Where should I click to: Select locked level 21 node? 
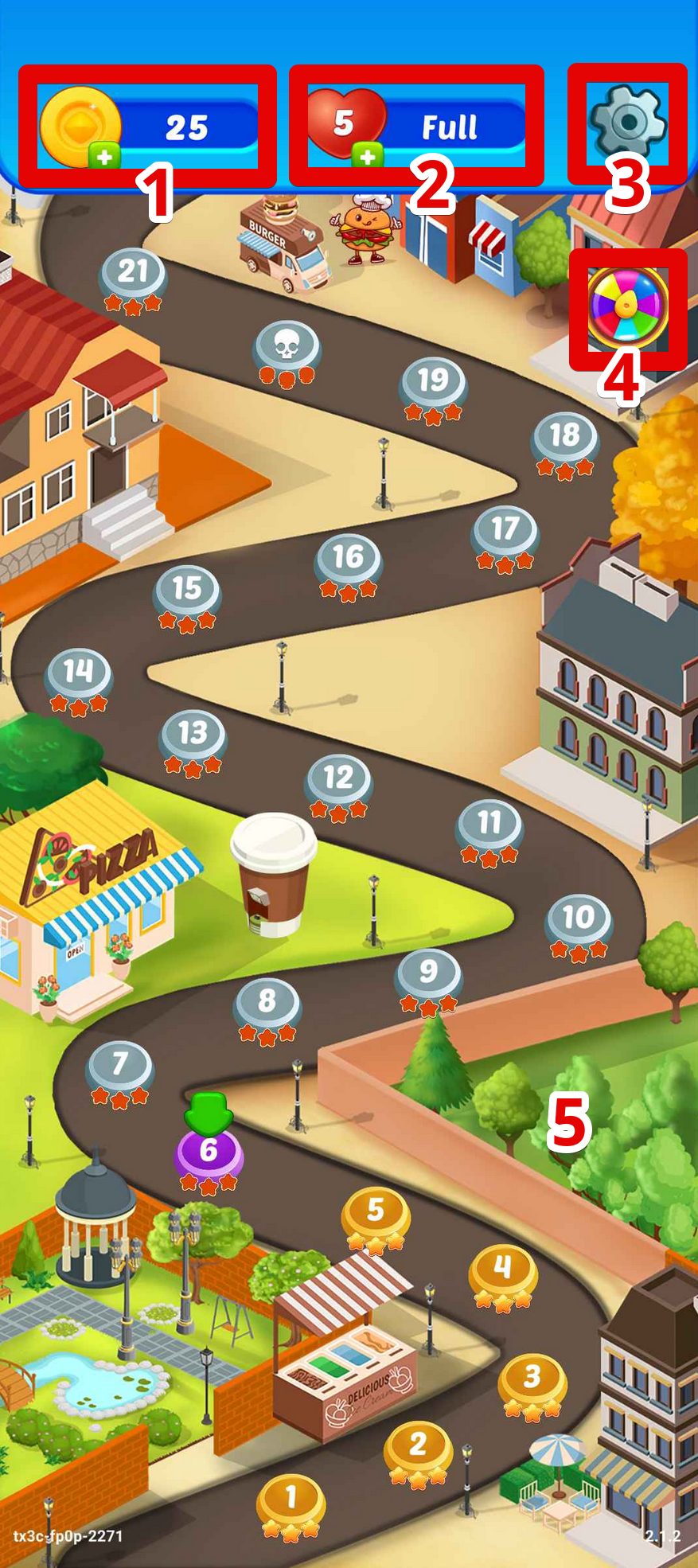[x=133, y=272]
